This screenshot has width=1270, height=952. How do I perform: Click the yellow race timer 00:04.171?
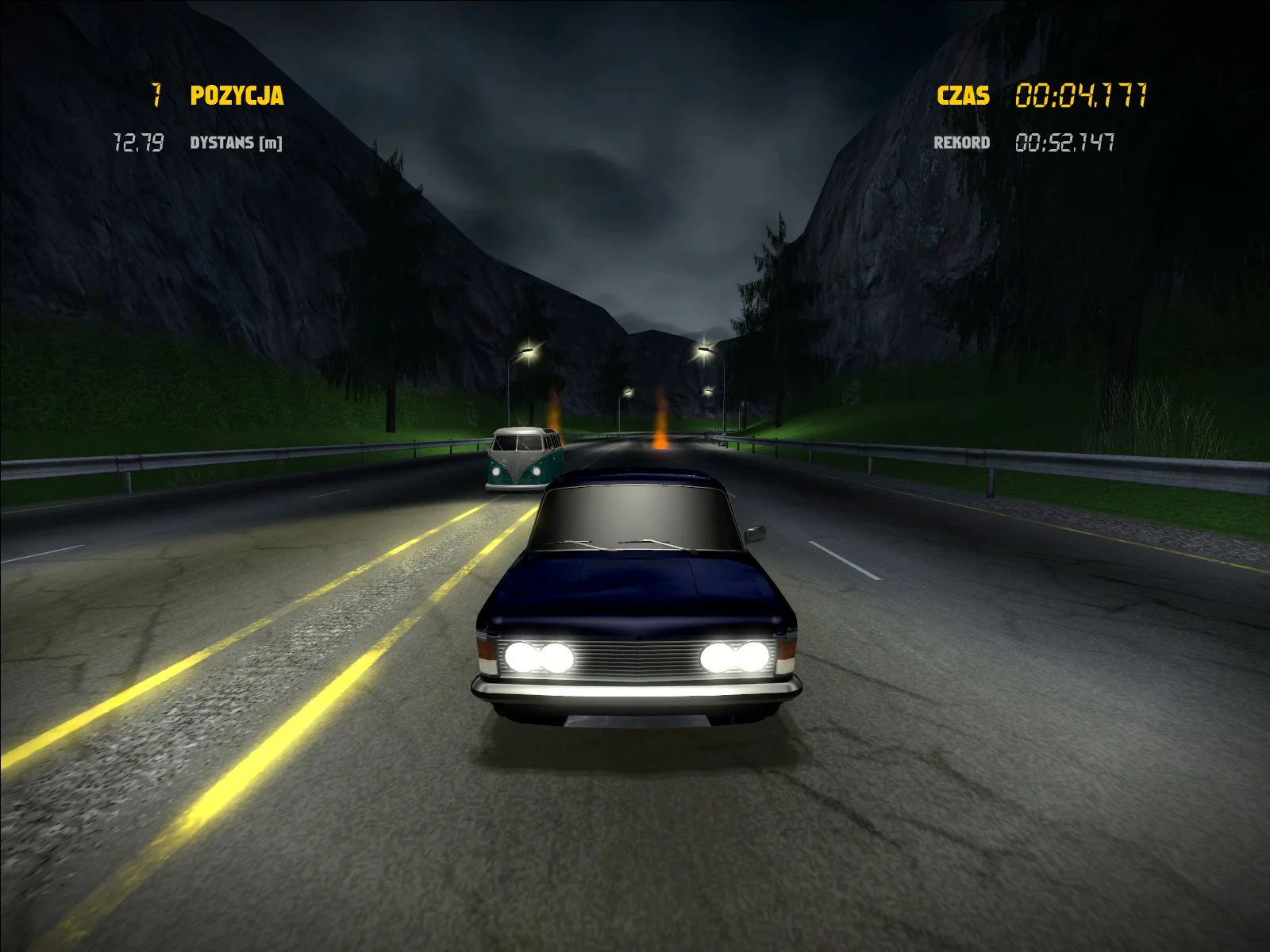pyautogui.click(x=1082, y=95)
